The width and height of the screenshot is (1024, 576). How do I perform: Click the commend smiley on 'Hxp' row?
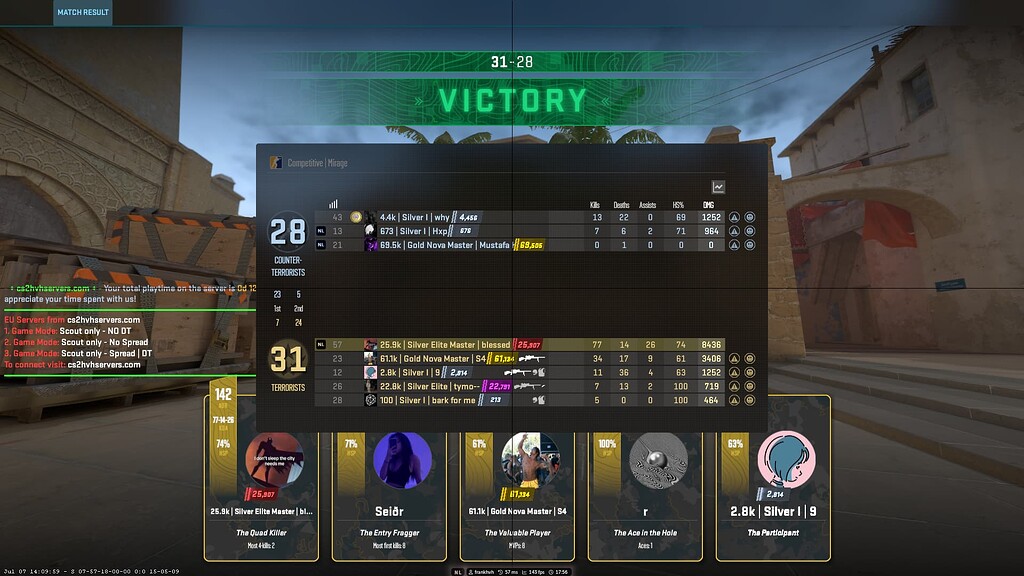pyautogui.click(x=750, y=231)
